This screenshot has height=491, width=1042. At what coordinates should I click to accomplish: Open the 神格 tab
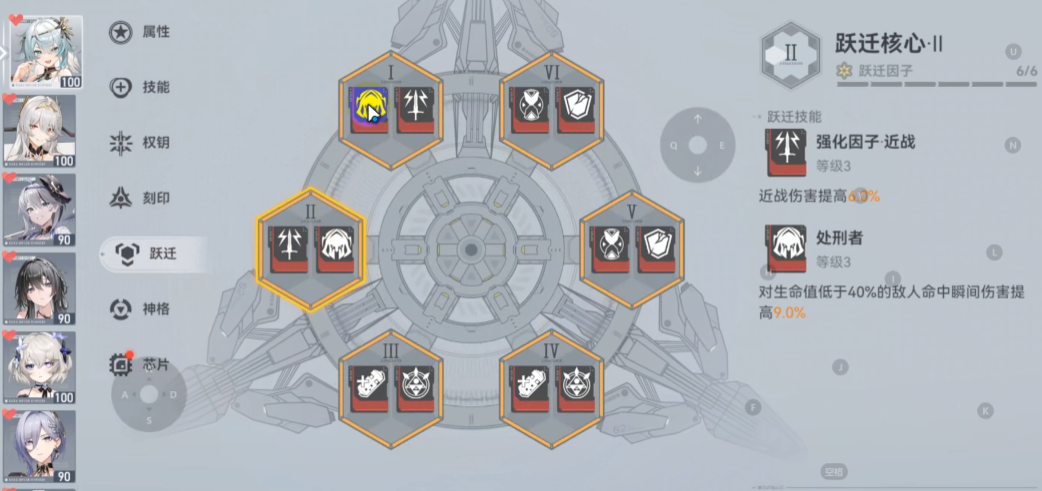[141, 309]
